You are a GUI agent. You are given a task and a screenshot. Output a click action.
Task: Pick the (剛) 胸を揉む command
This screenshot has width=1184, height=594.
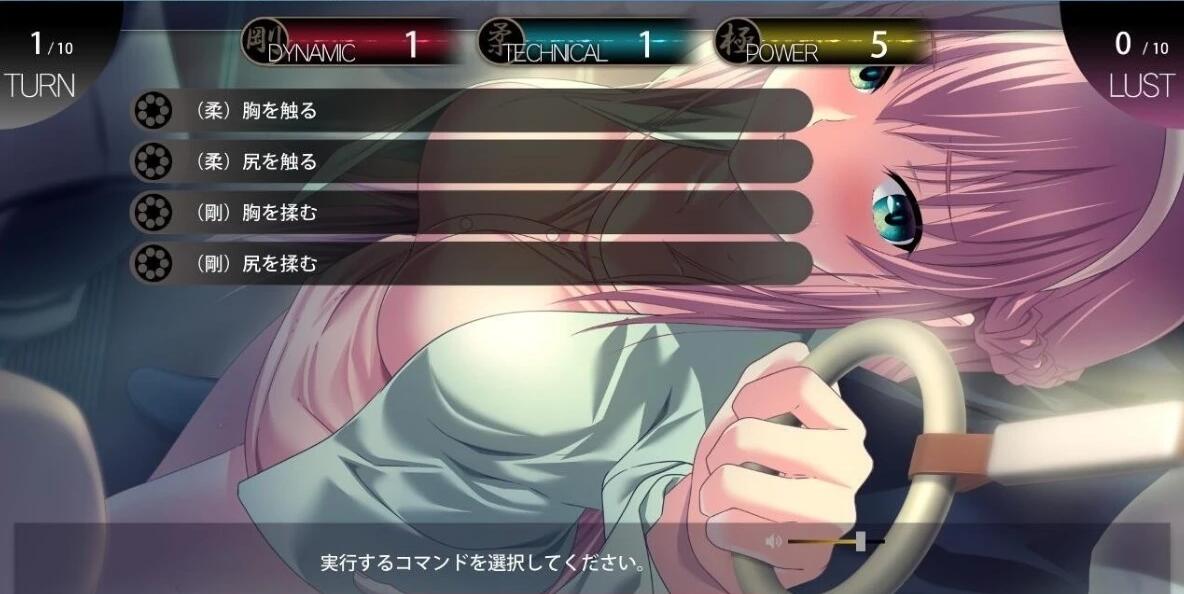coord(470,213)
